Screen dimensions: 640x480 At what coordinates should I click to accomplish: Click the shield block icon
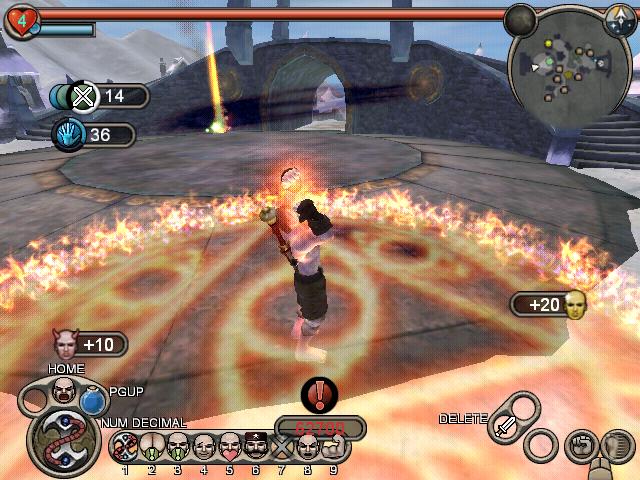(617, 444)
